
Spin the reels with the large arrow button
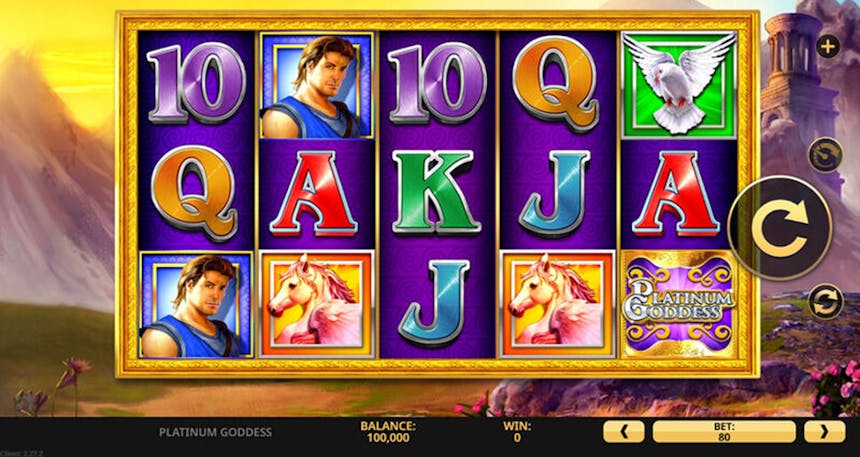(x=779, y=228)
